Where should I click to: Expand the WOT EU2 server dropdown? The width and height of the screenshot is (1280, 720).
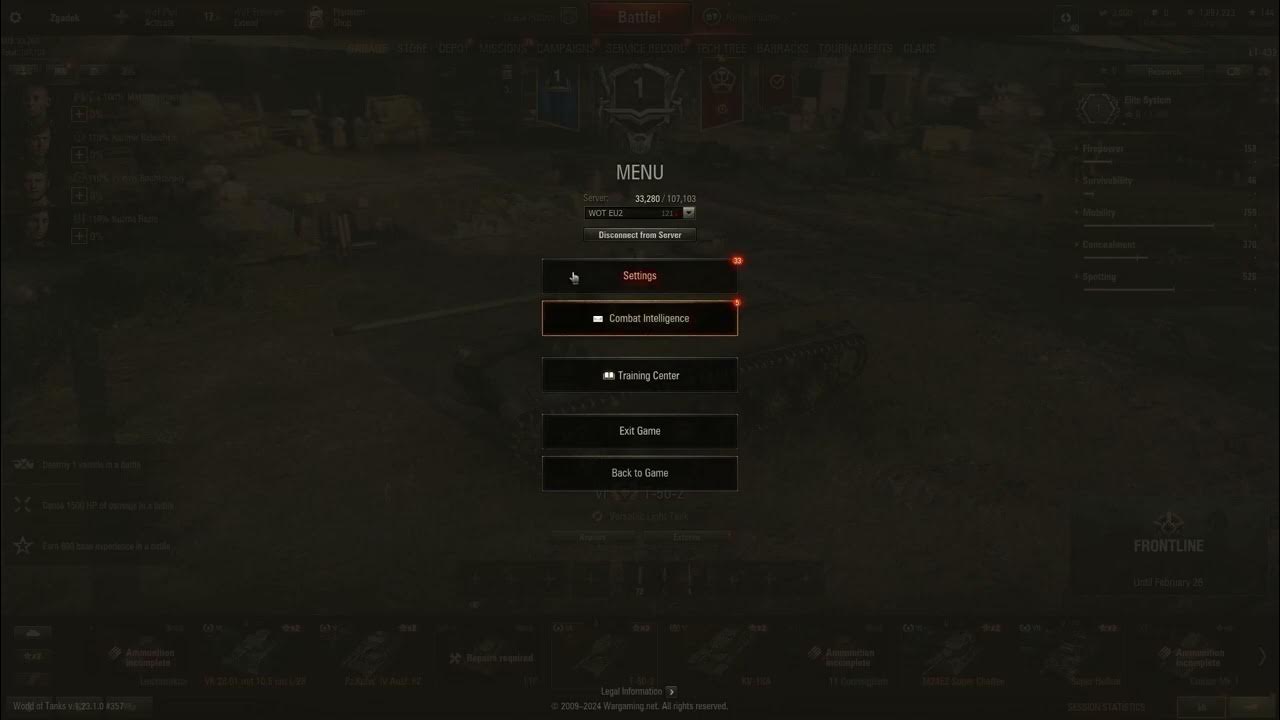tap(689, 212)
